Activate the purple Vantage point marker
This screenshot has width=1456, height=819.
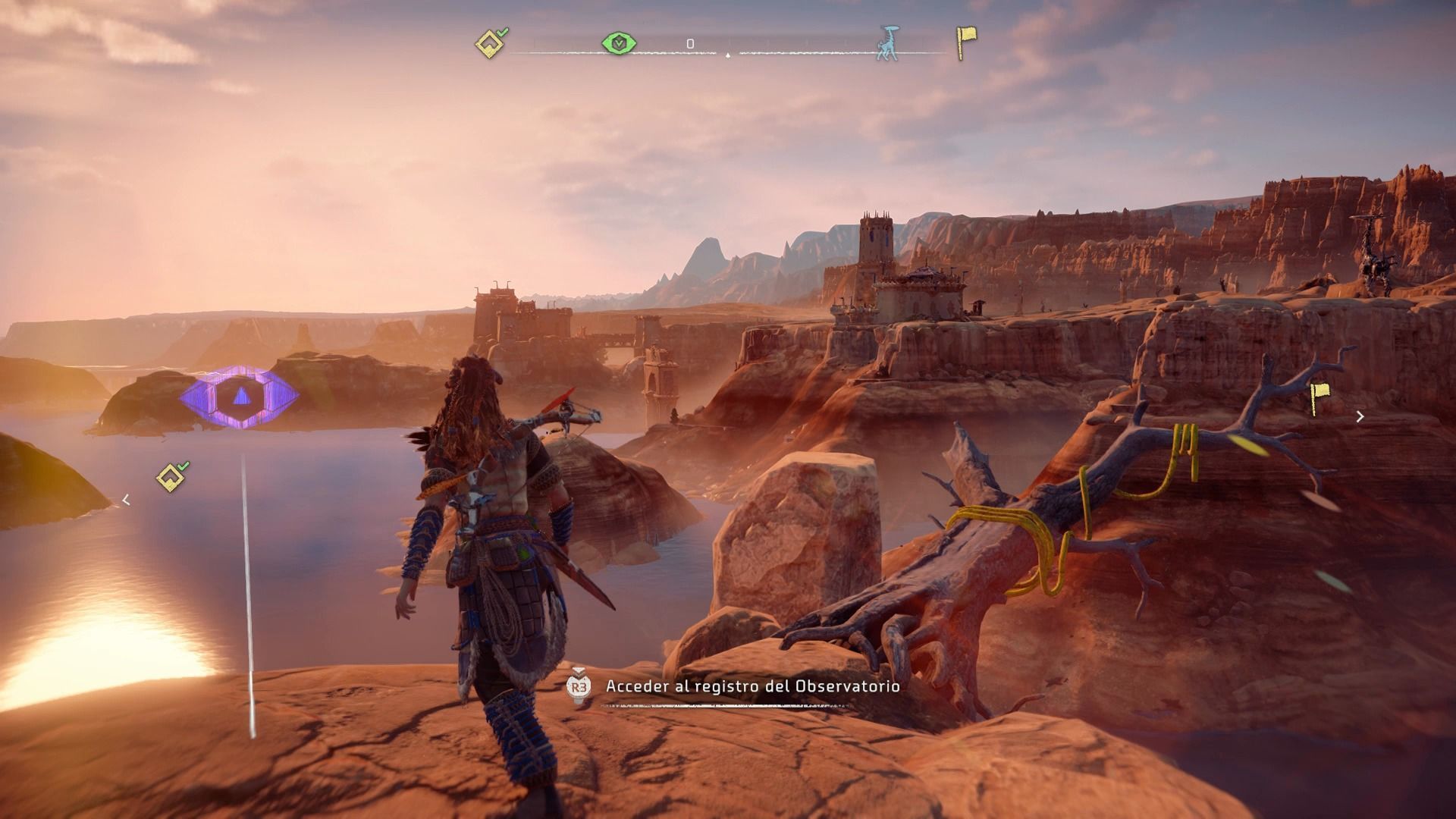[x=240, y=397]
